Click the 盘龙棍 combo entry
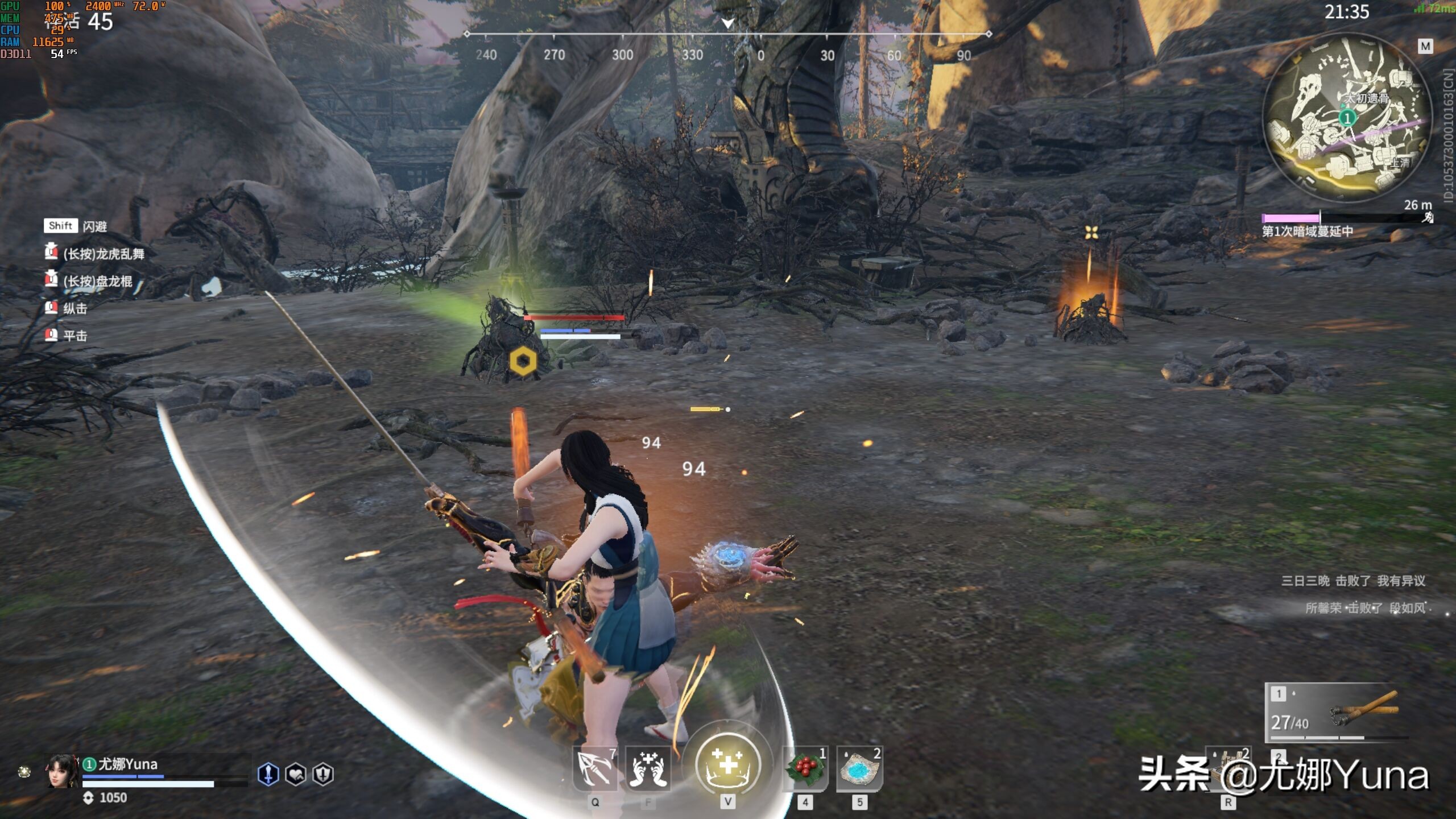This screenshot has height=819, width=1456. pyautogui.click(x=97, y=281)
